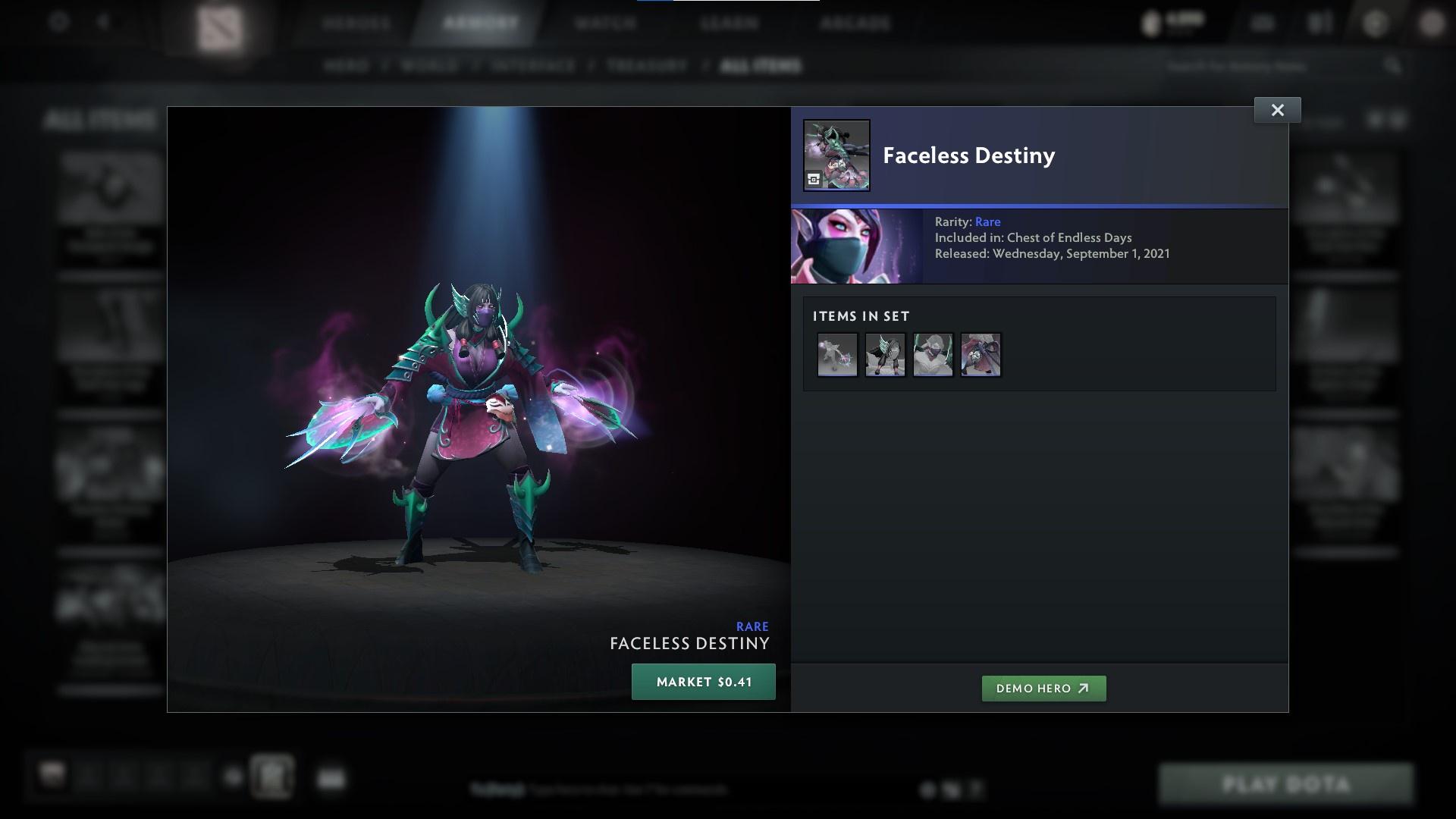Viewport: 1456px width, 819px height.
Task: Click the MARKET $0.41 button
Action: (x=702, y=682)
